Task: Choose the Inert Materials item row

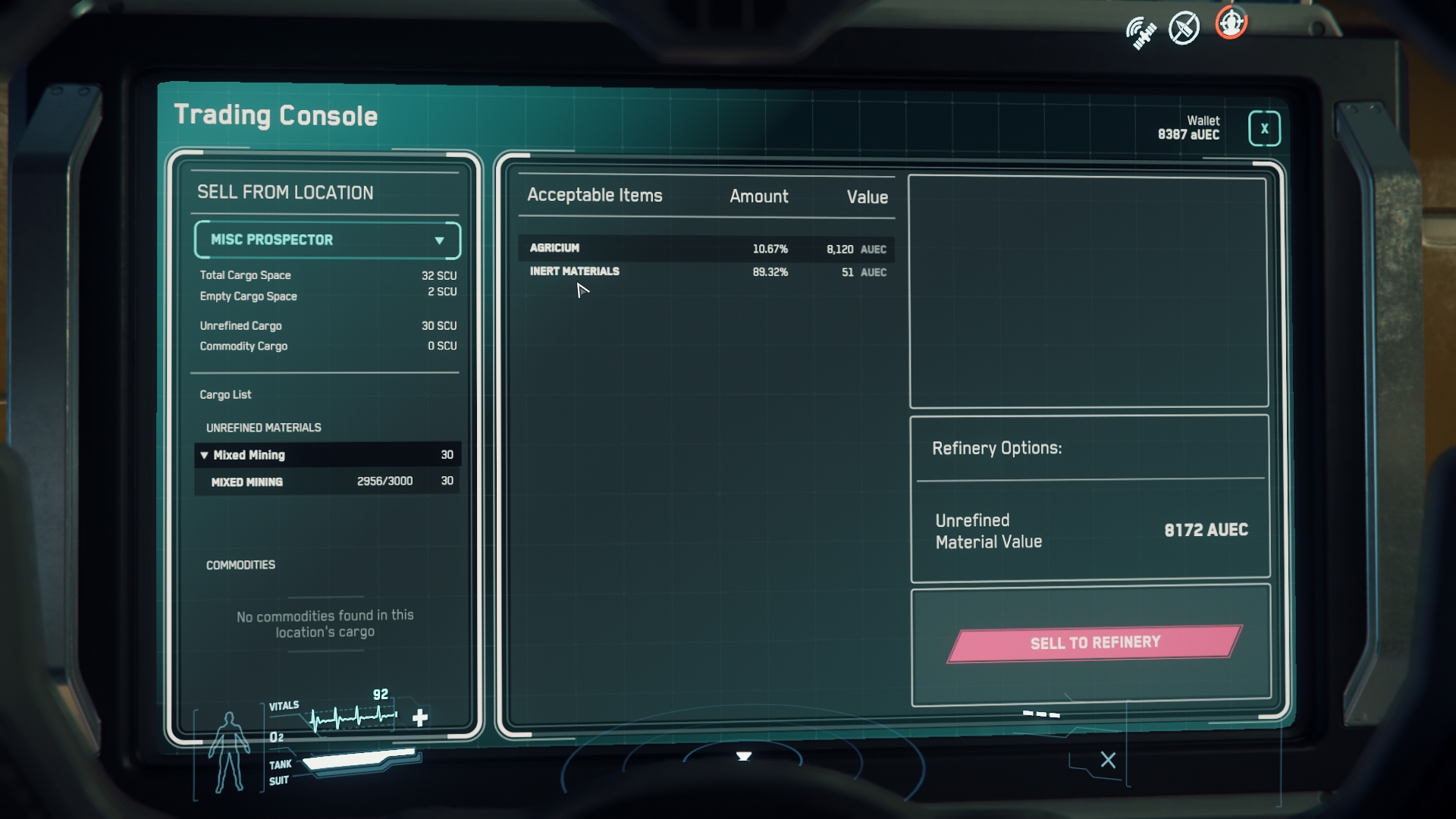Action: [706, 271]
